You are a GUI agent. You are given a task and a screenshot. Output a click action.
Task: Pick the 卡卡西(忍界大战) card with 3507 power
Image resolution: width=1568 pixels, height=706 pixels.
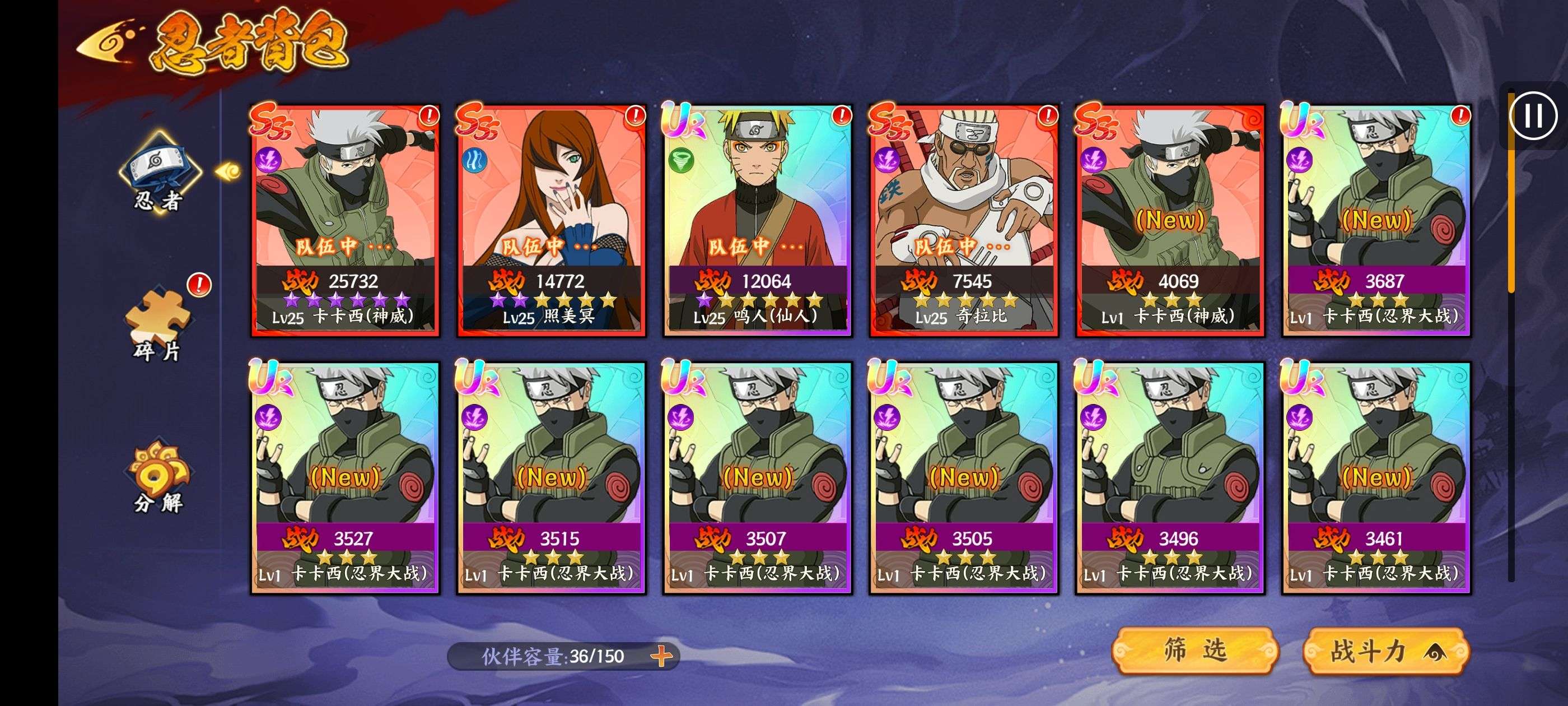tap(757, 477)
